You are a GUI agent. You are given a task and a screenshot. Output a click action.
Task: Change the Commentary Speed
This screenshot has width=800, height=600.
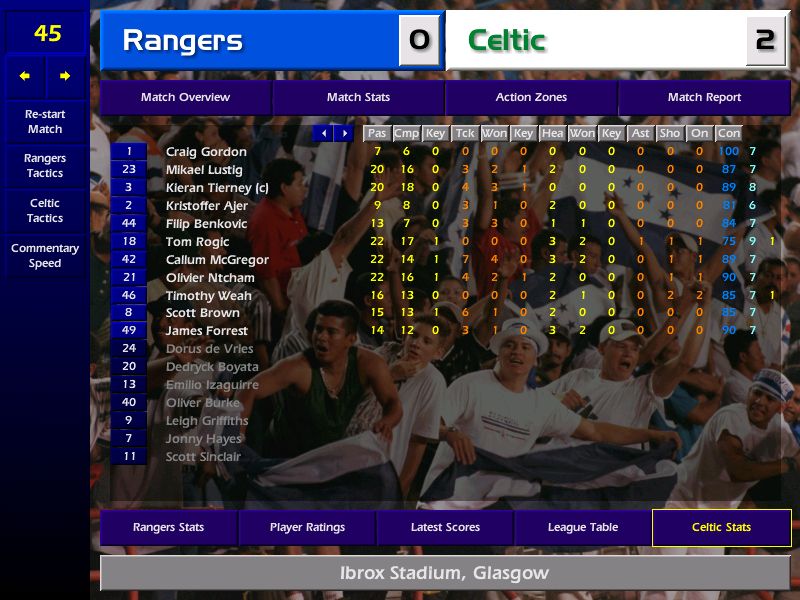pos(45,255)
